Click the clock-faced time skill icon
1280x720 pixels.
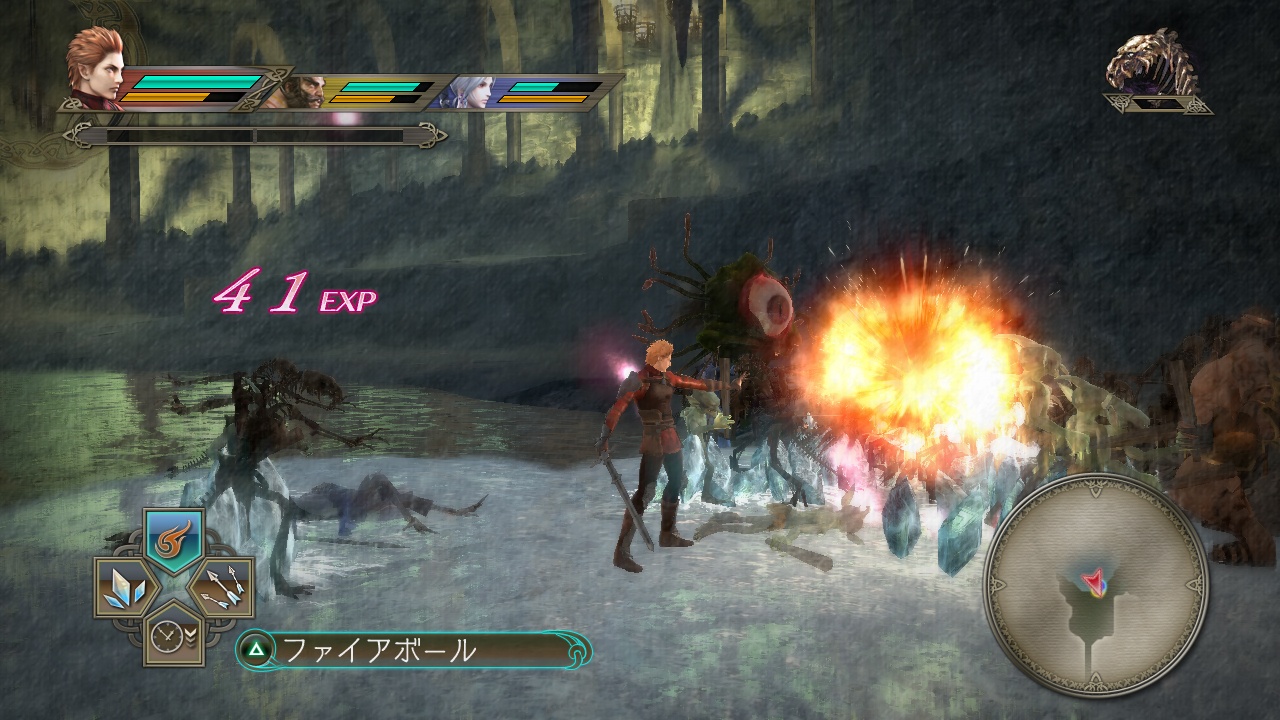point(165,637)
